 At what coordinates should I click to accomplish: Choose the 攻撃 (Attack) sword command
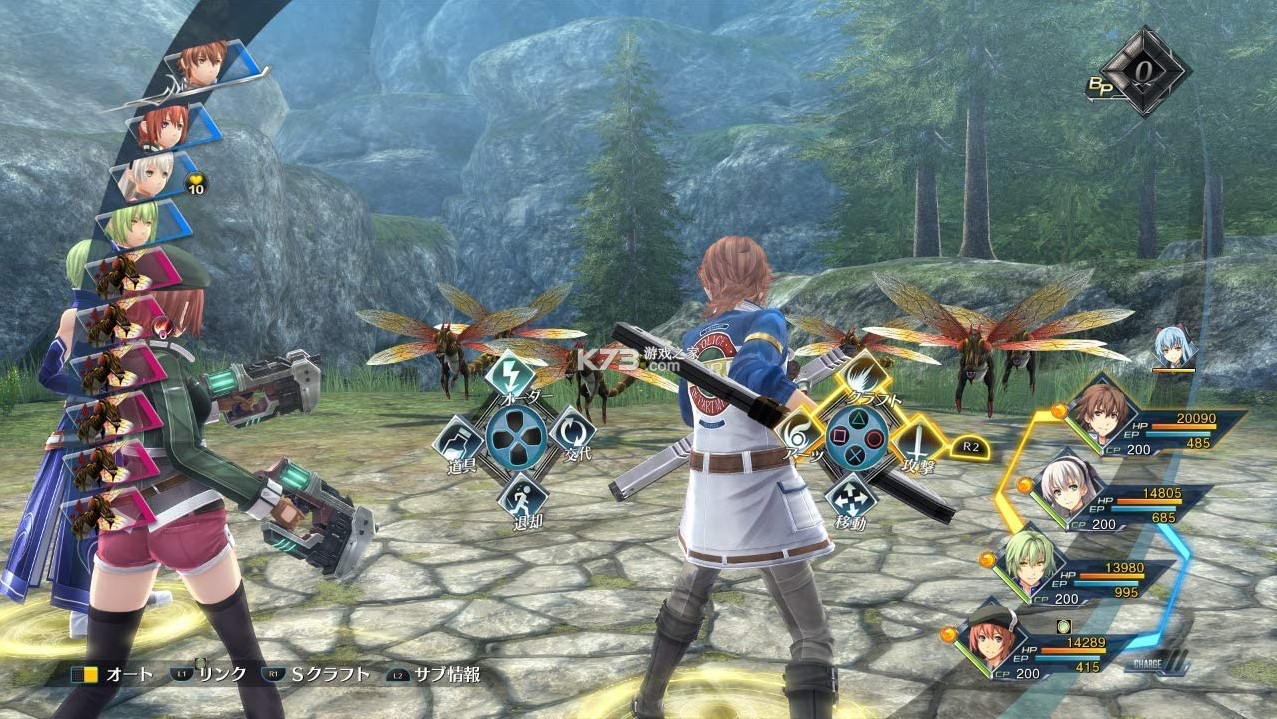[913, 440]
